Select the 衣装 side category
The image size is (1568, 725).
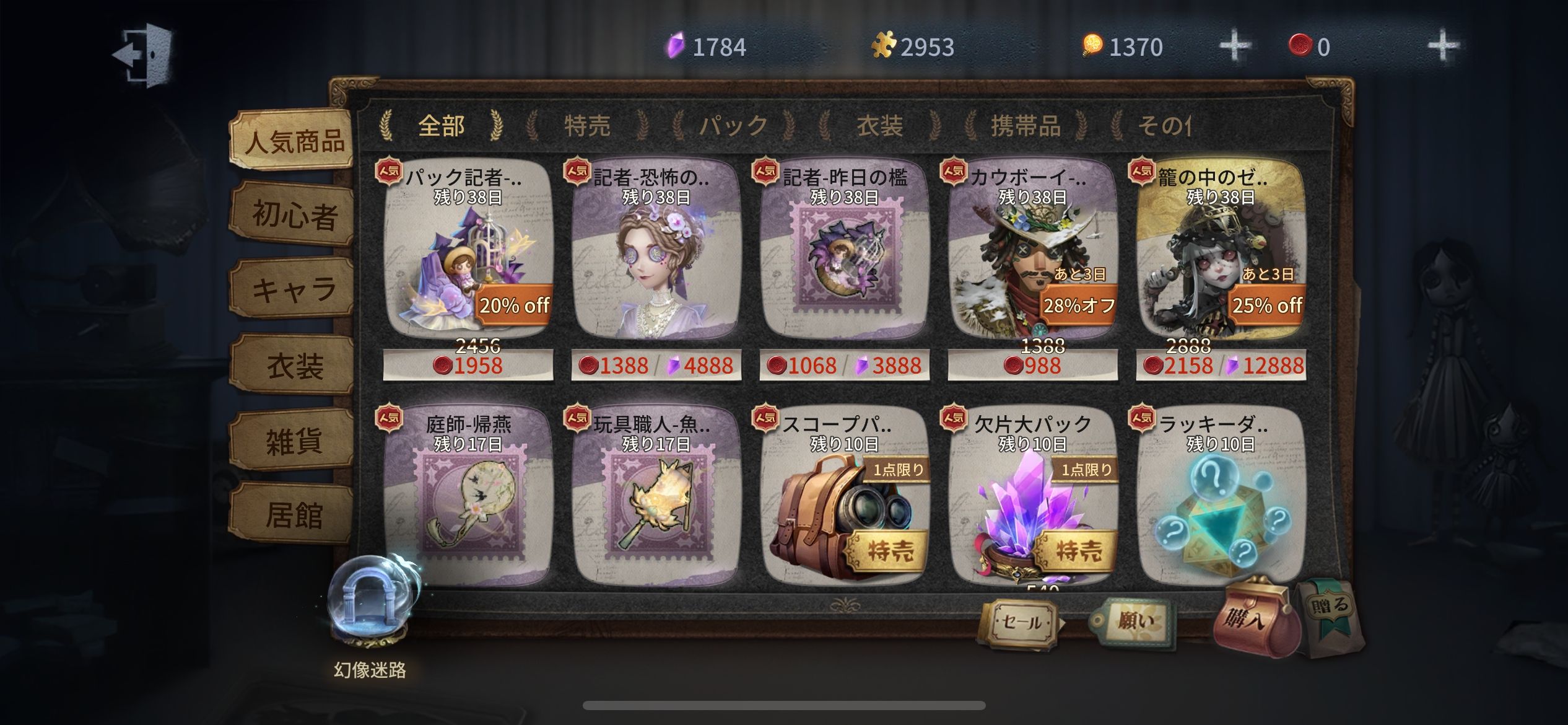(x=294, y=366)
